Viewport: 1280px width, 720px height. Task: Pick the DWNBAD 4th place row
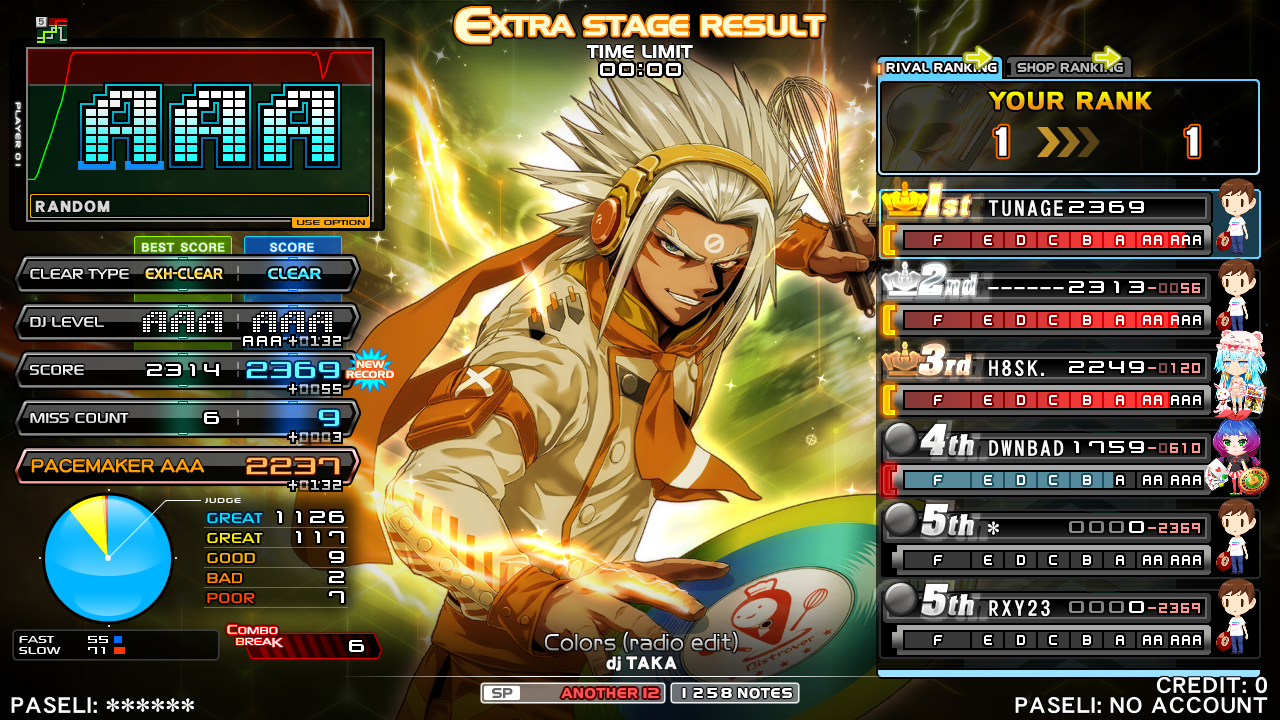(1045, 463)
